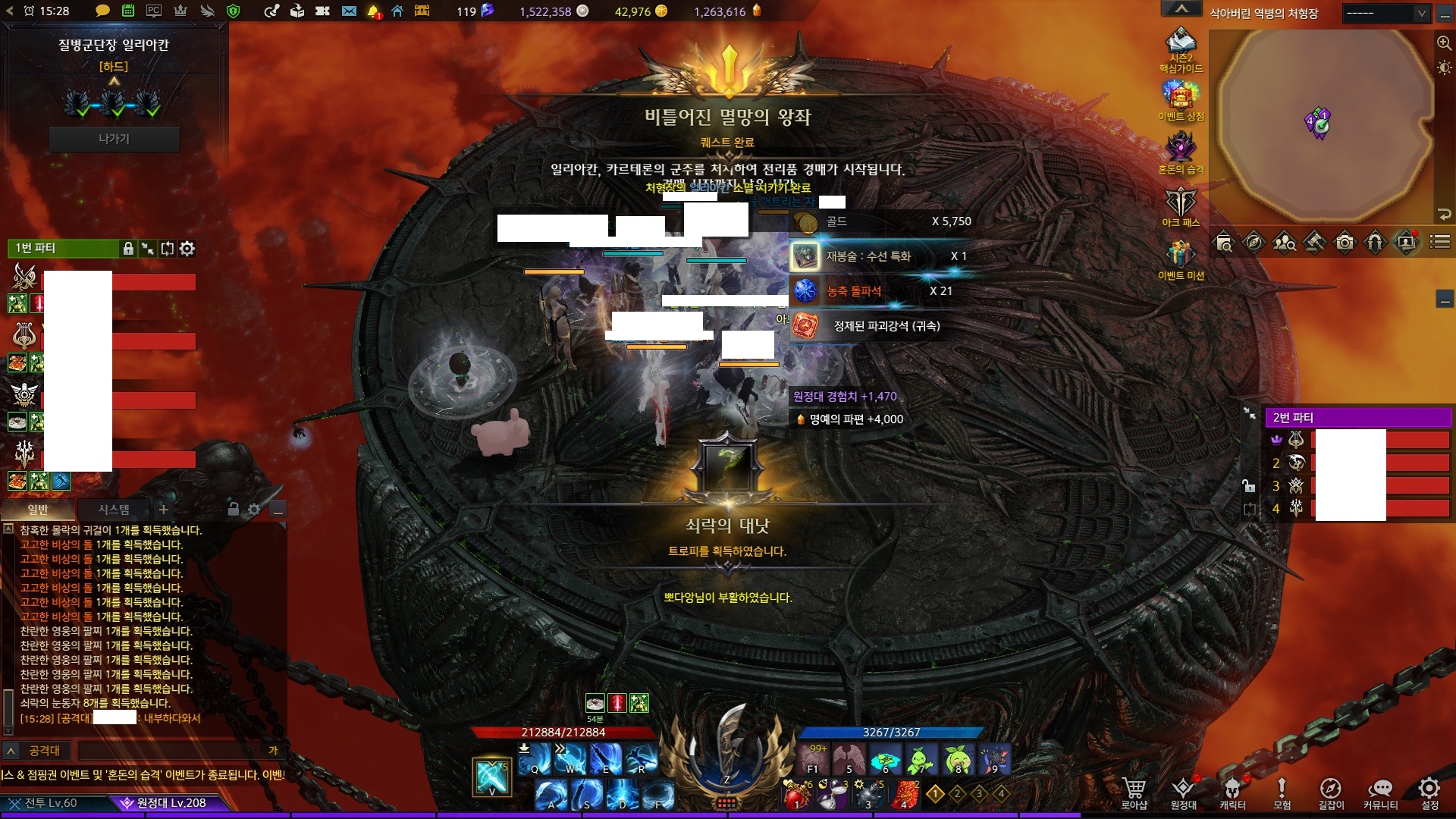Switch to the 시스템 chat tab
Viewport: 1456px width, 819px height.
[114, 510]
